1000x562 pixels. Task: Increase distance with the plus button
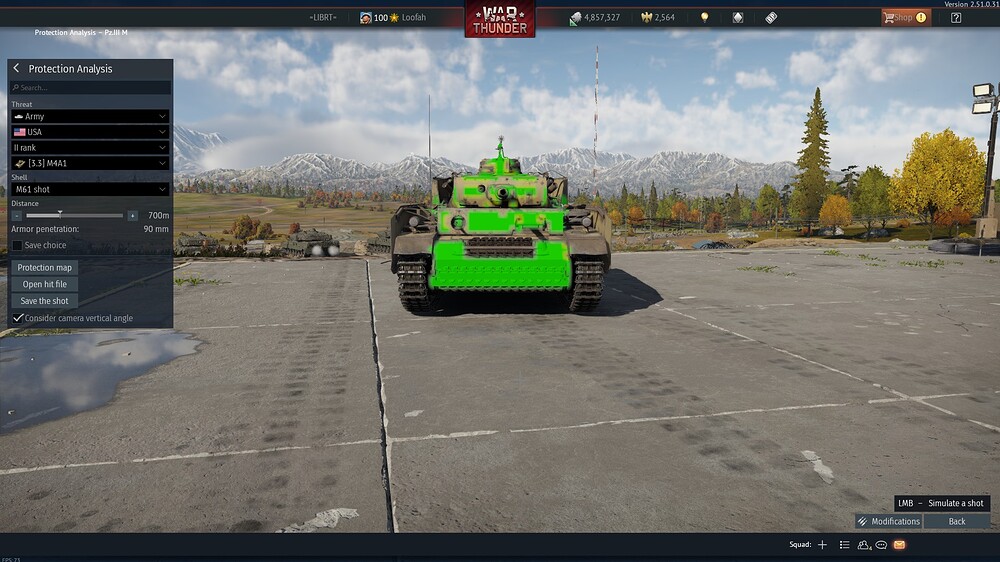(x=132, y=215)
